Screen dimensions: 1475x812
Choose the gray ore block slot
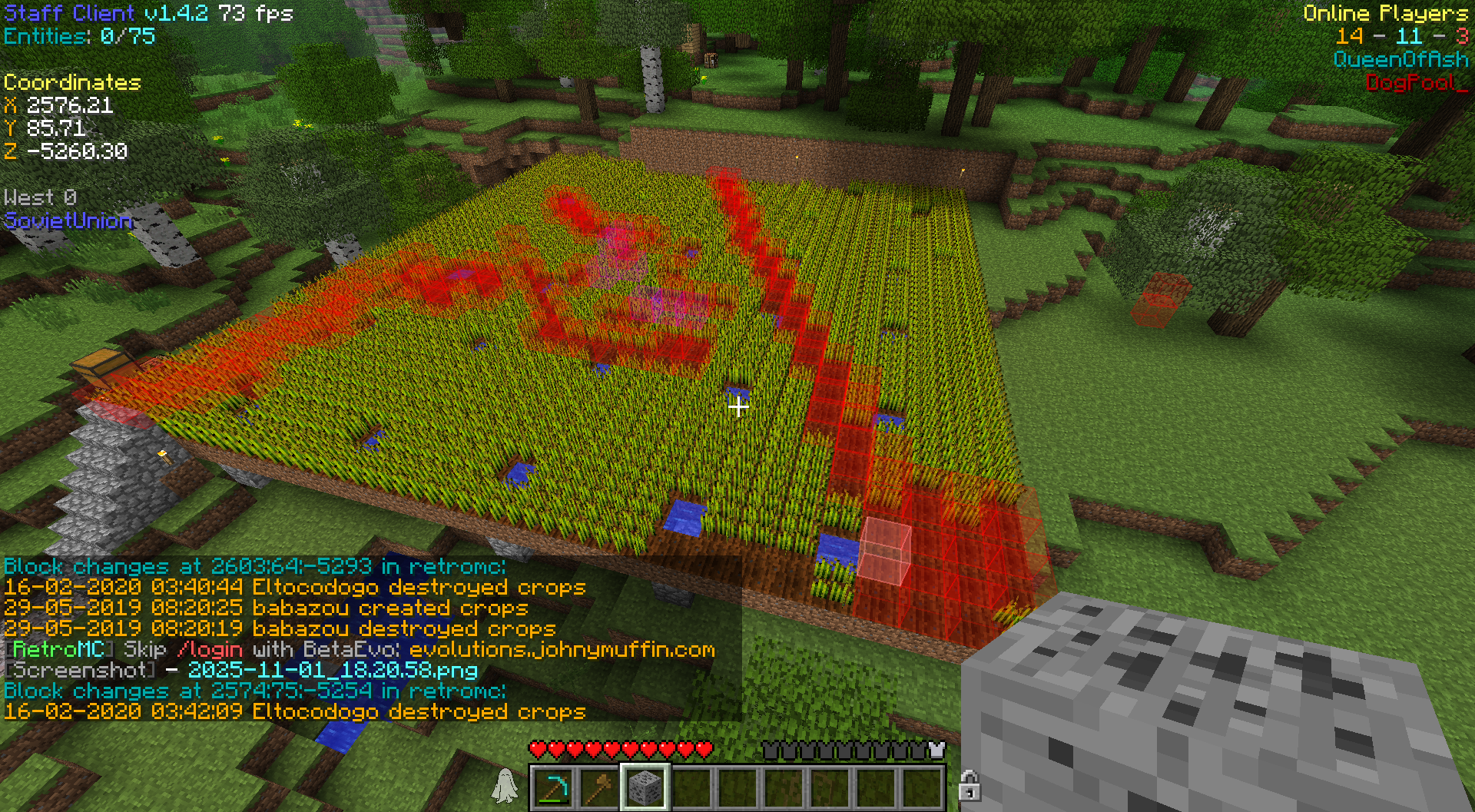[x=645, y=787]
